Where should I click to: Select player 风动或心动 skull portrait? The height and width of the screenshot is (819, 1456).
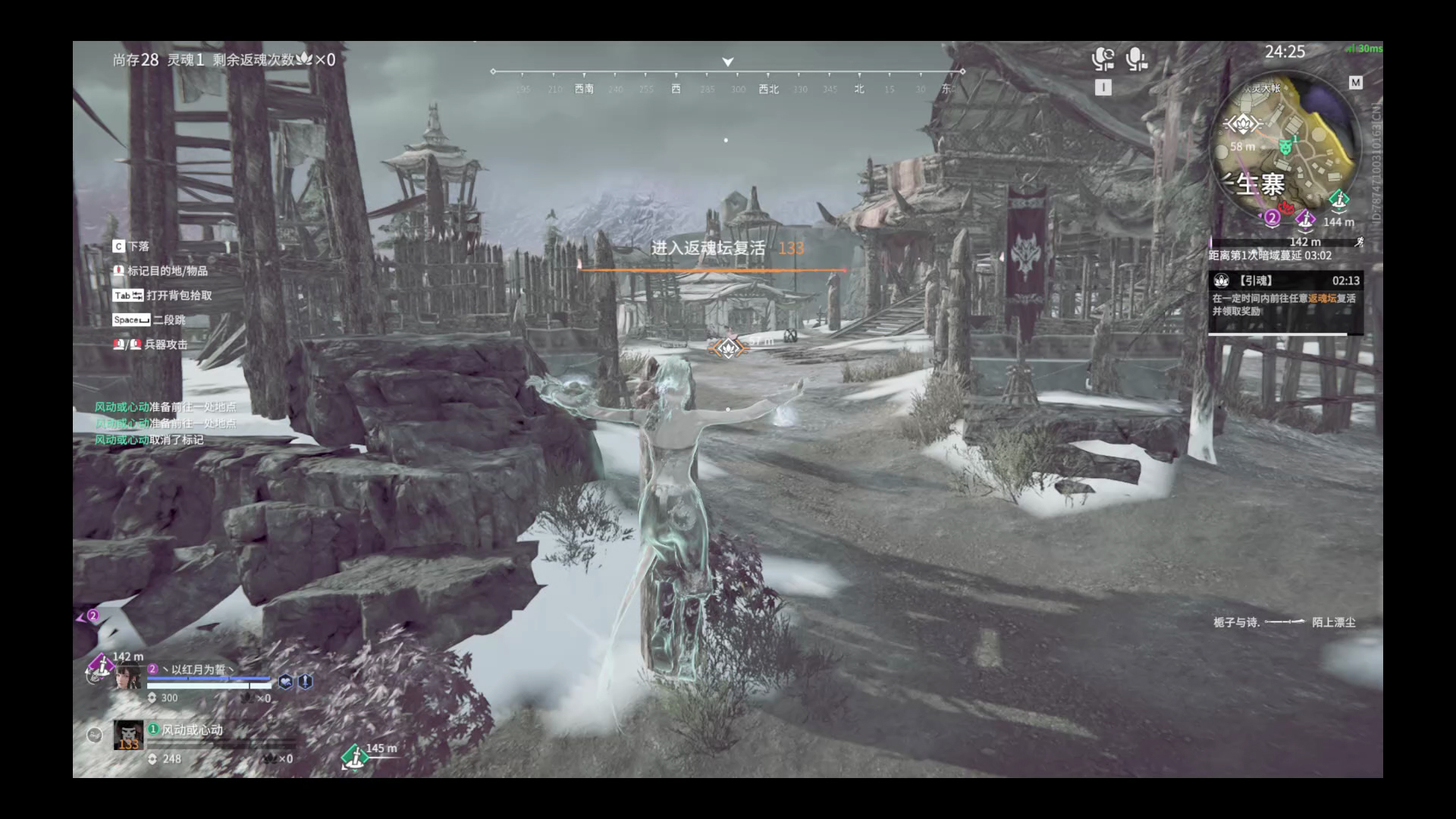pos(128,735)
